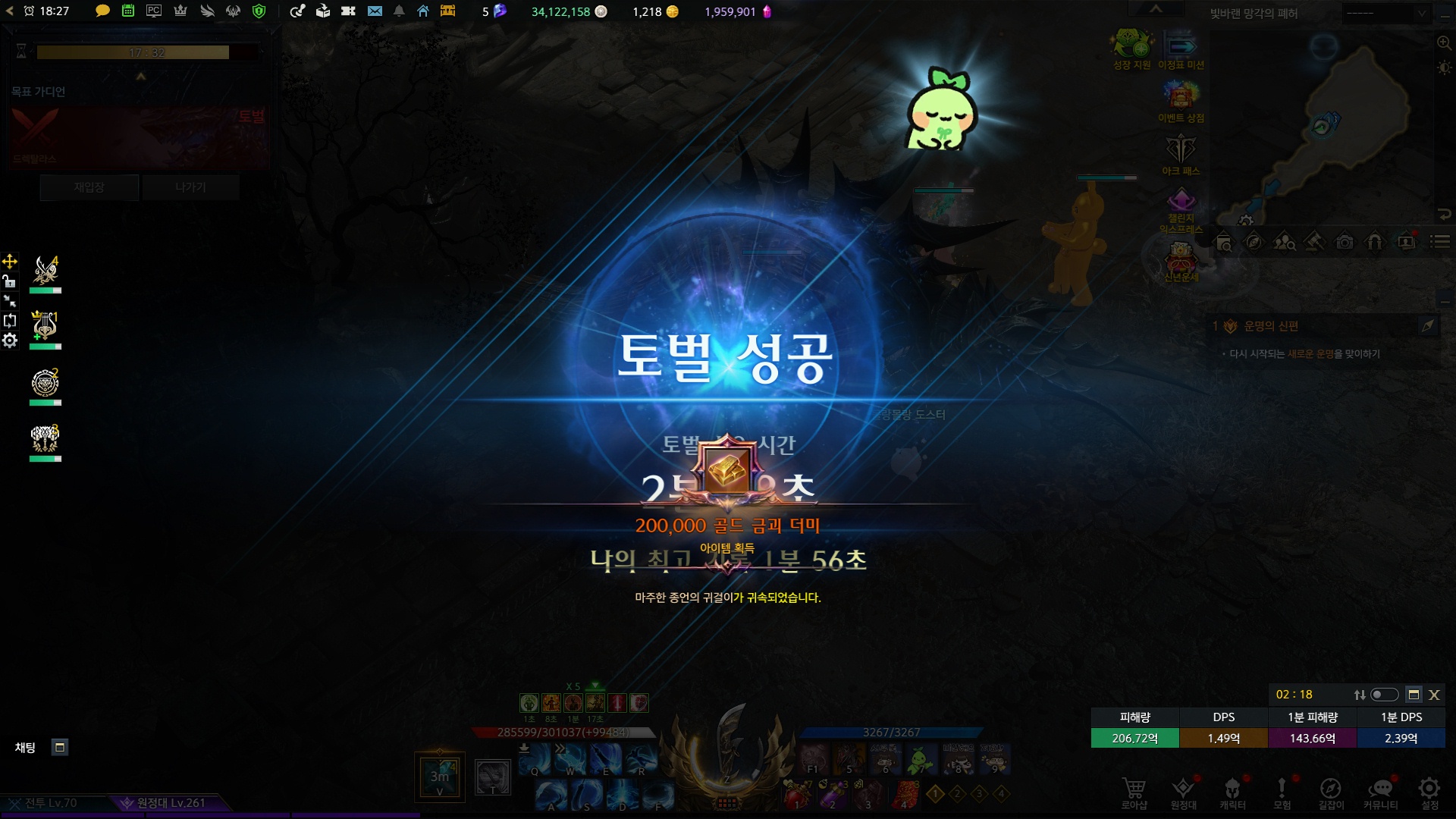Click the green calendar icon in top bar
This screenshot has width=1456, height=819.
(128, 11)
